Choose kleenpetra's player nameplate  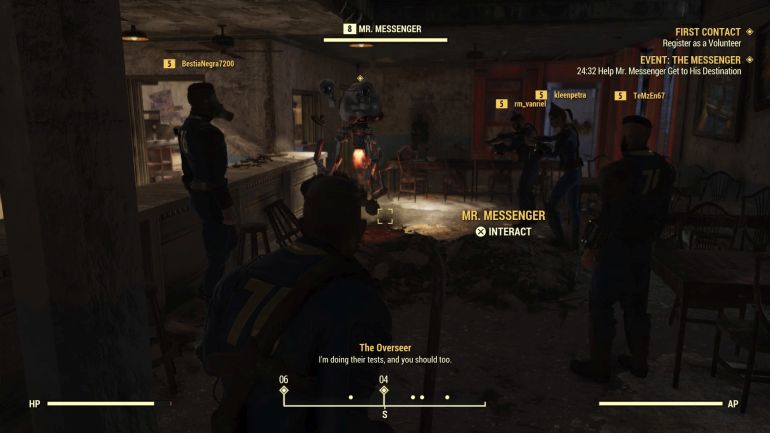click(569, 95)
